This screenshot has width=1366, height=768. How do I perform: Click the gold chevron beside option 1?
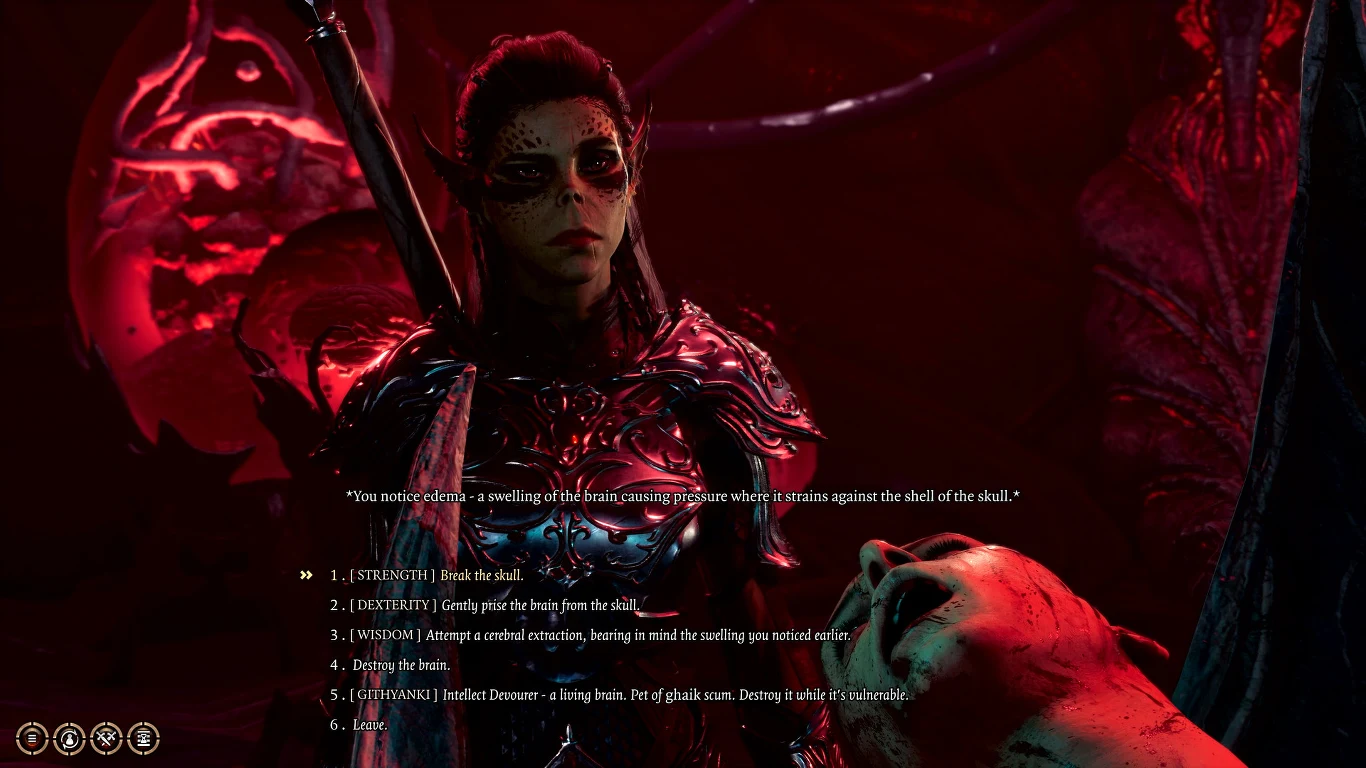306,574
